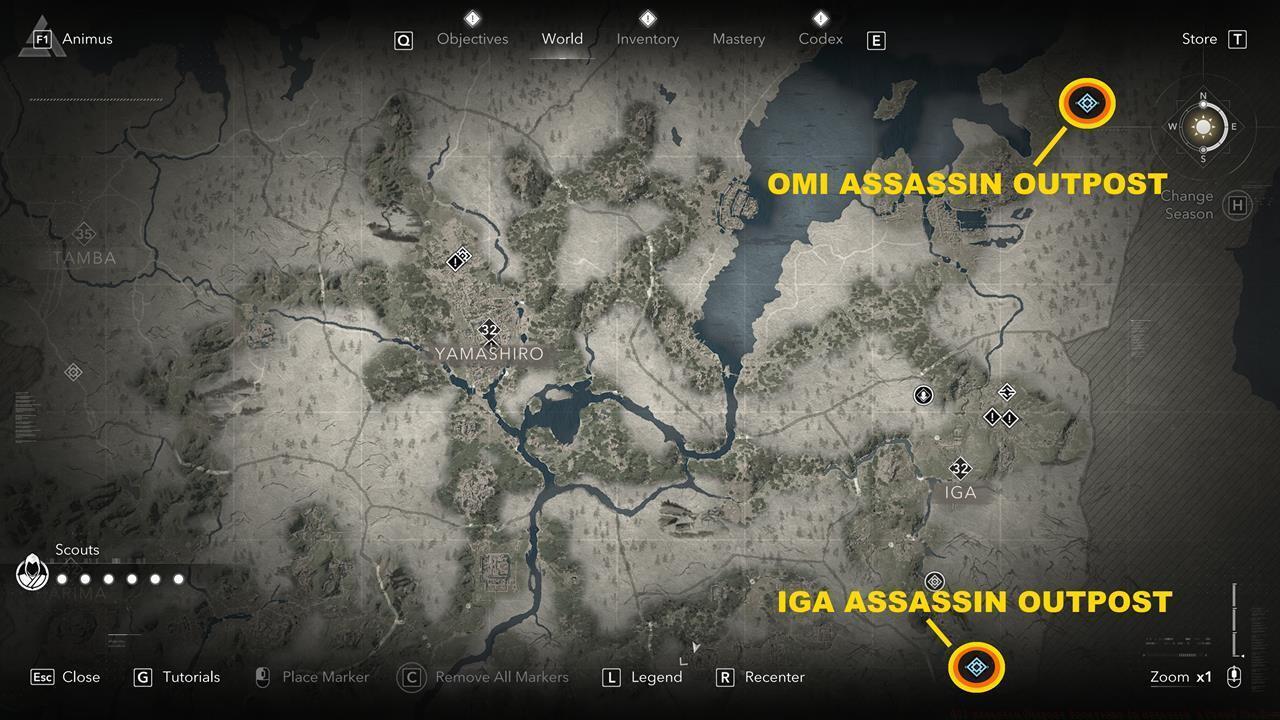The height and width of the screenshot is (720, 1280).
Task: Click the first scout availability dot
Action: [x=60, y=577]
